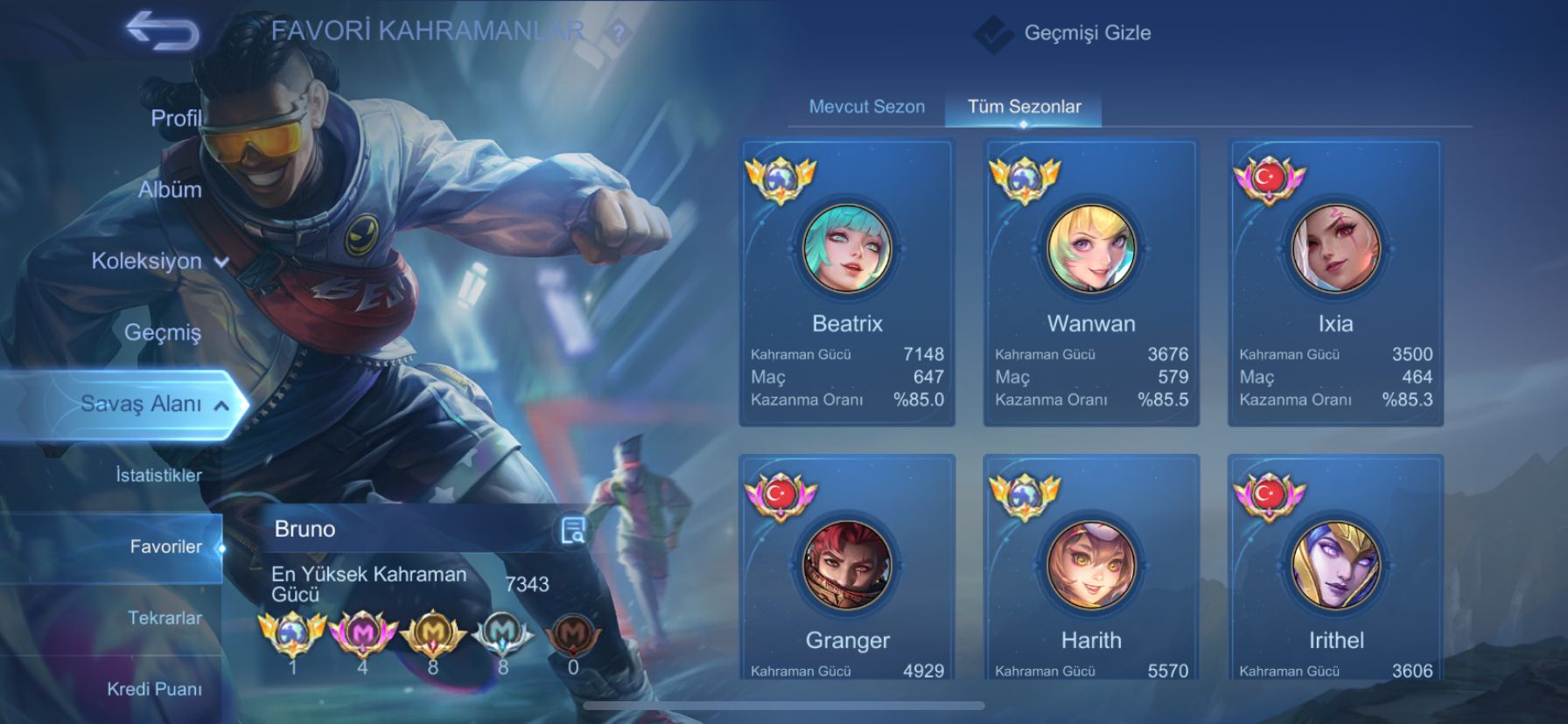Open the Tekrarlar page

[x=164, y=617]
